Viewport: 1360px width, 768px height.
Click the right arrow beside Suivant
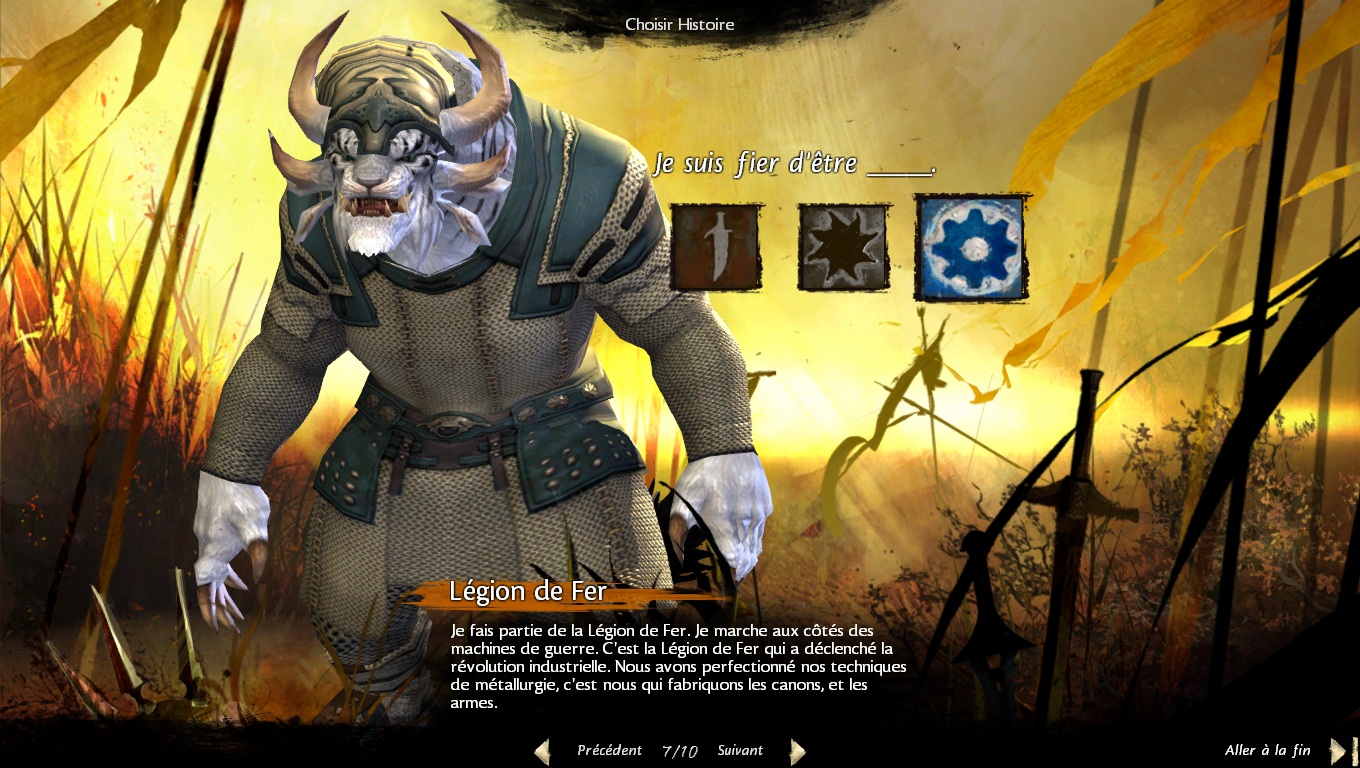797,751
